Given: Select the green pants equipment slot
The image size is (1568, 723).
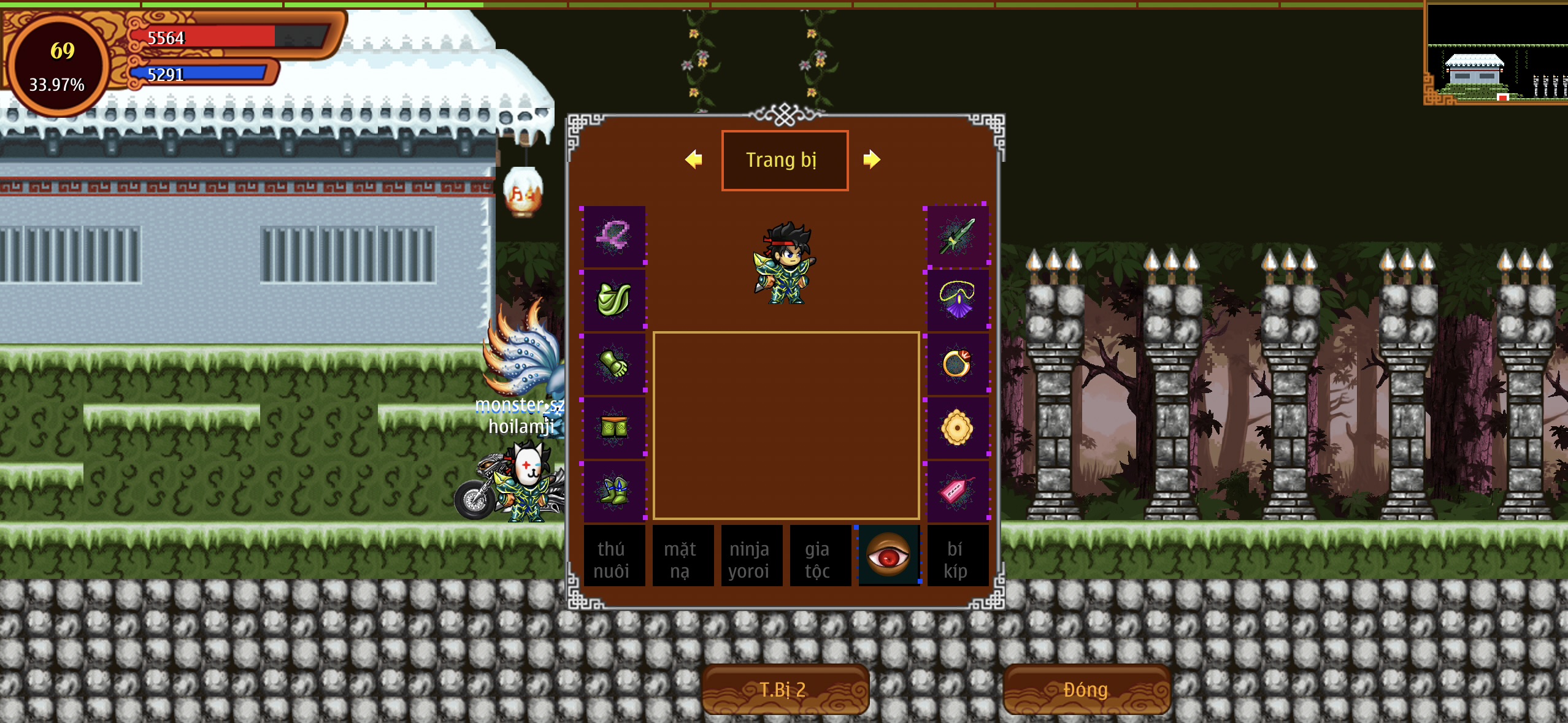Looking at the screenshot, I should (613, 428).
